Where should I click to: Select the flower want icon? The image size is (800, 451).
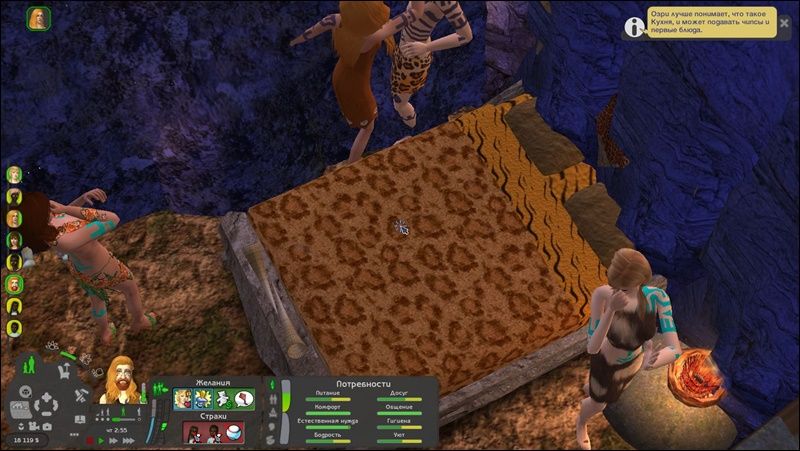(203, 399)
